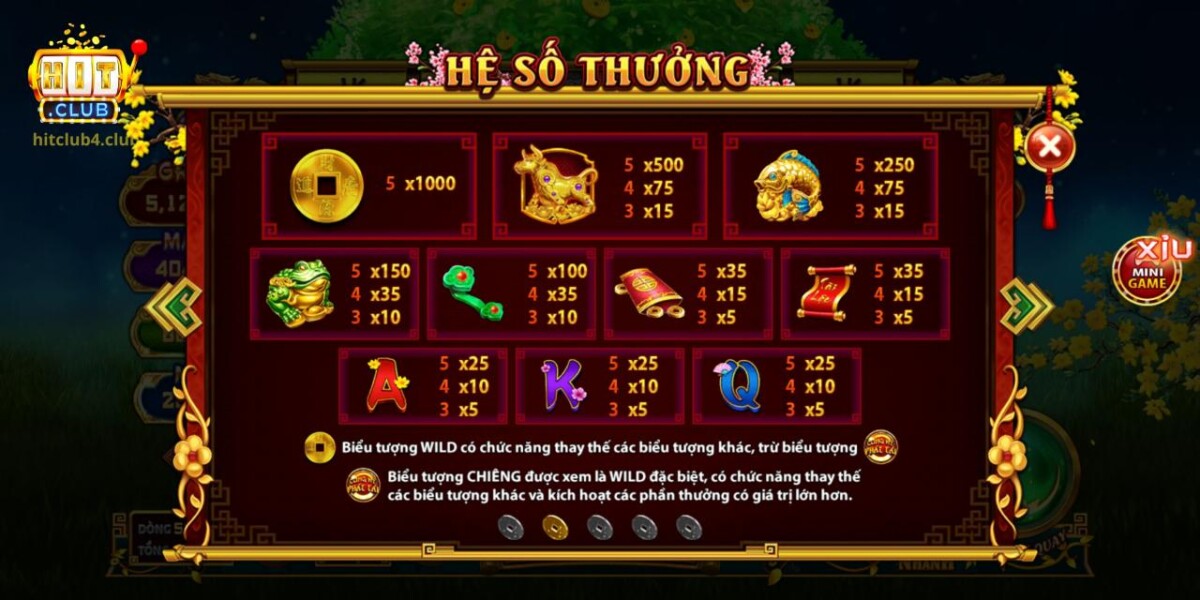The width and height of the screenshot is (1200, 600).
Task: Close the paytable with the red X
Action: point(1049,148)
